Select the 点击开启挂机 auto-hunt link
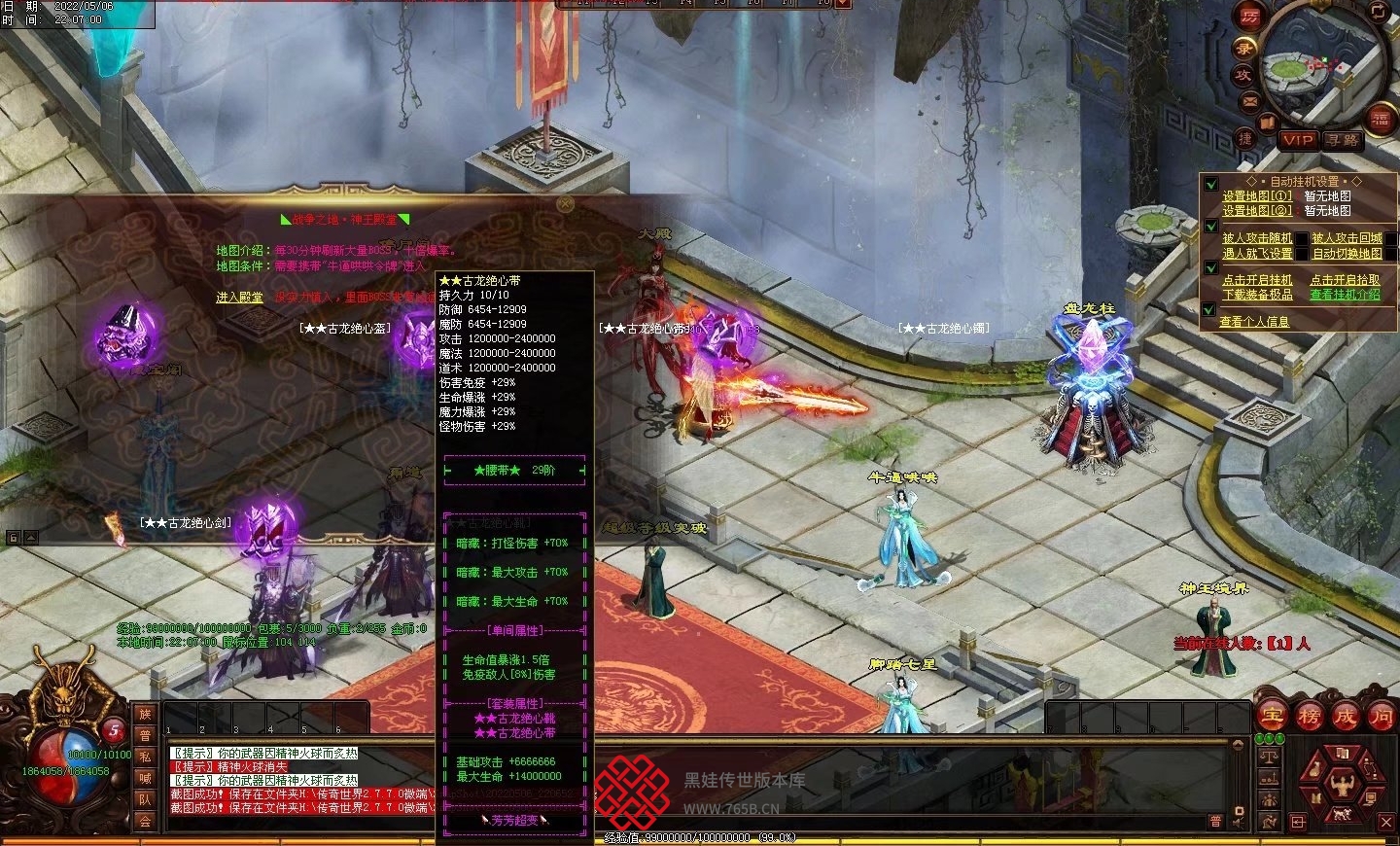This screenshot has height=846, width=1400. point(1257,280)
